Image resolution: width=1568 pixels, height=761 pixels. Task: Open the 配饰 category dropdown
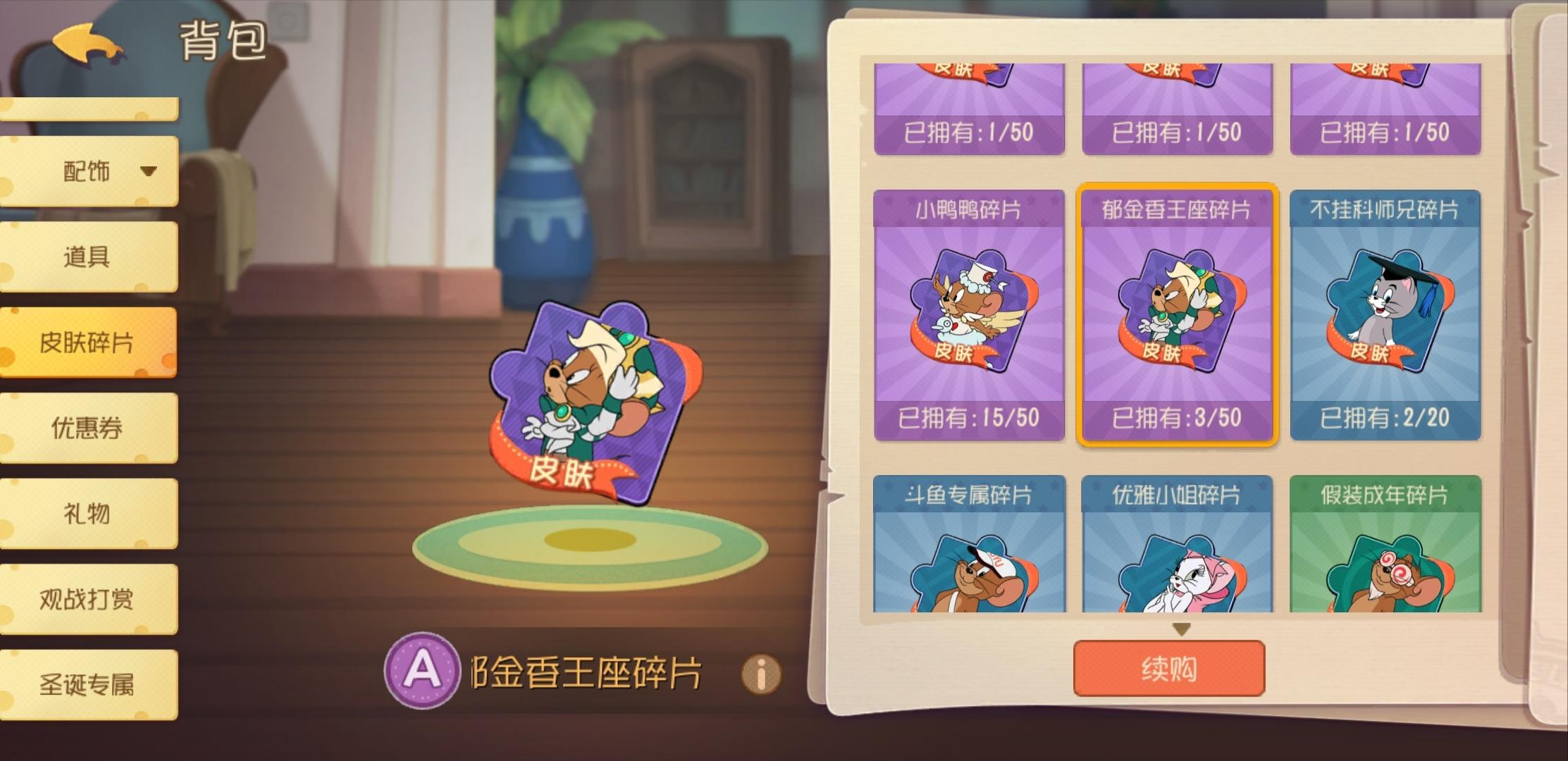tap(89, 171)
